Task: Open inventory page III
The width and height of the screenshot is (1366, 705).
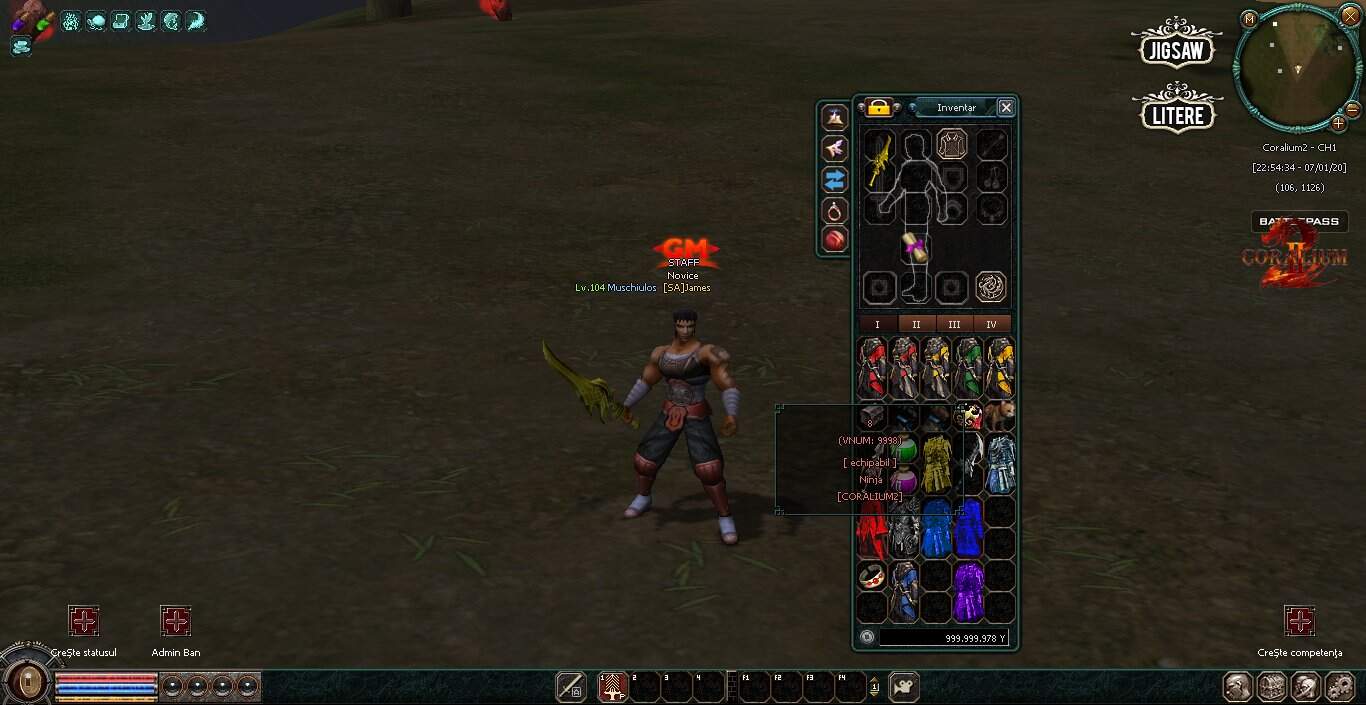Action: 954,324
